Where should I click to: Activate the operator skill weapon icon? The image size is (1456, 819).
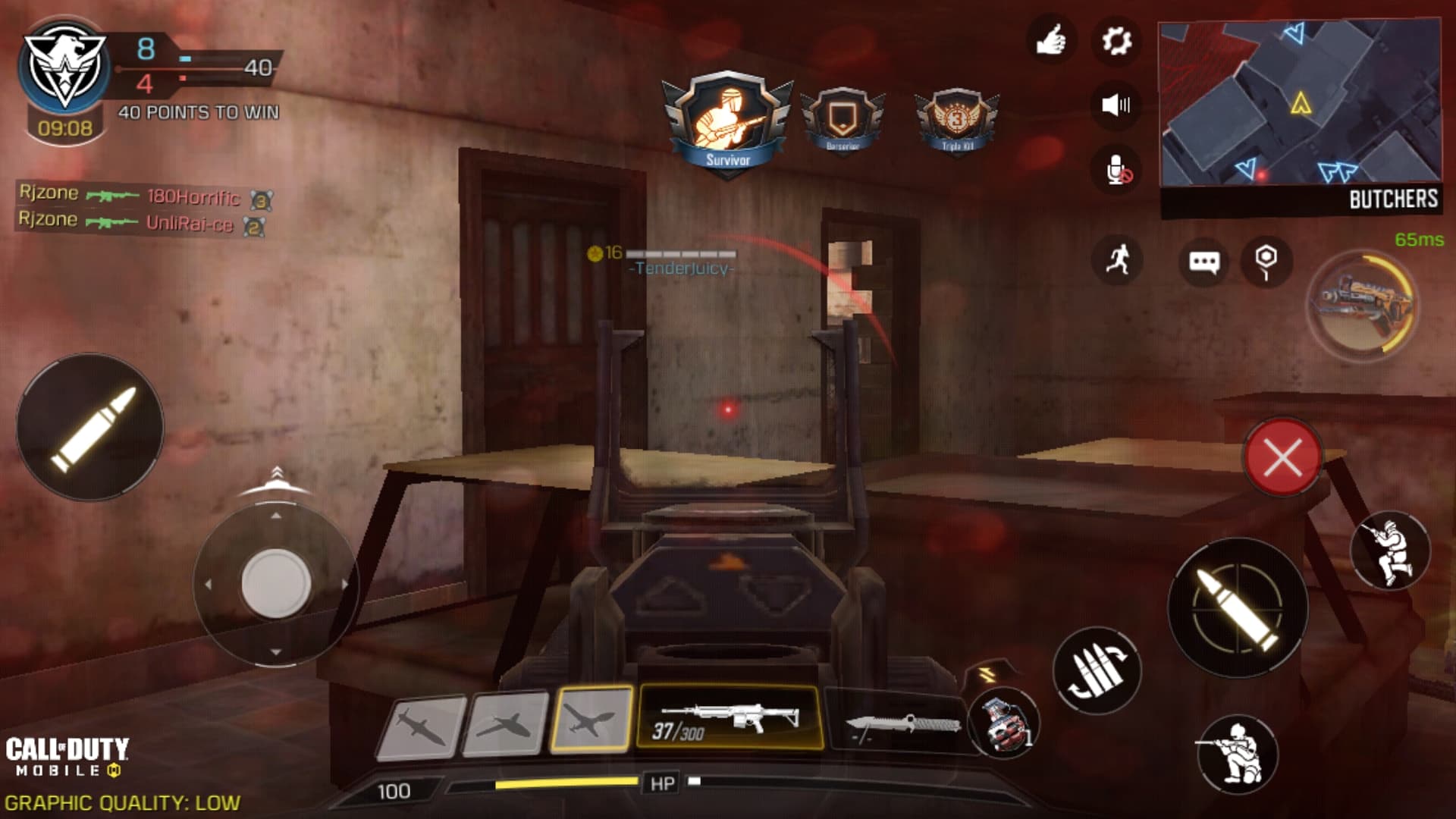click(1362, 303)
